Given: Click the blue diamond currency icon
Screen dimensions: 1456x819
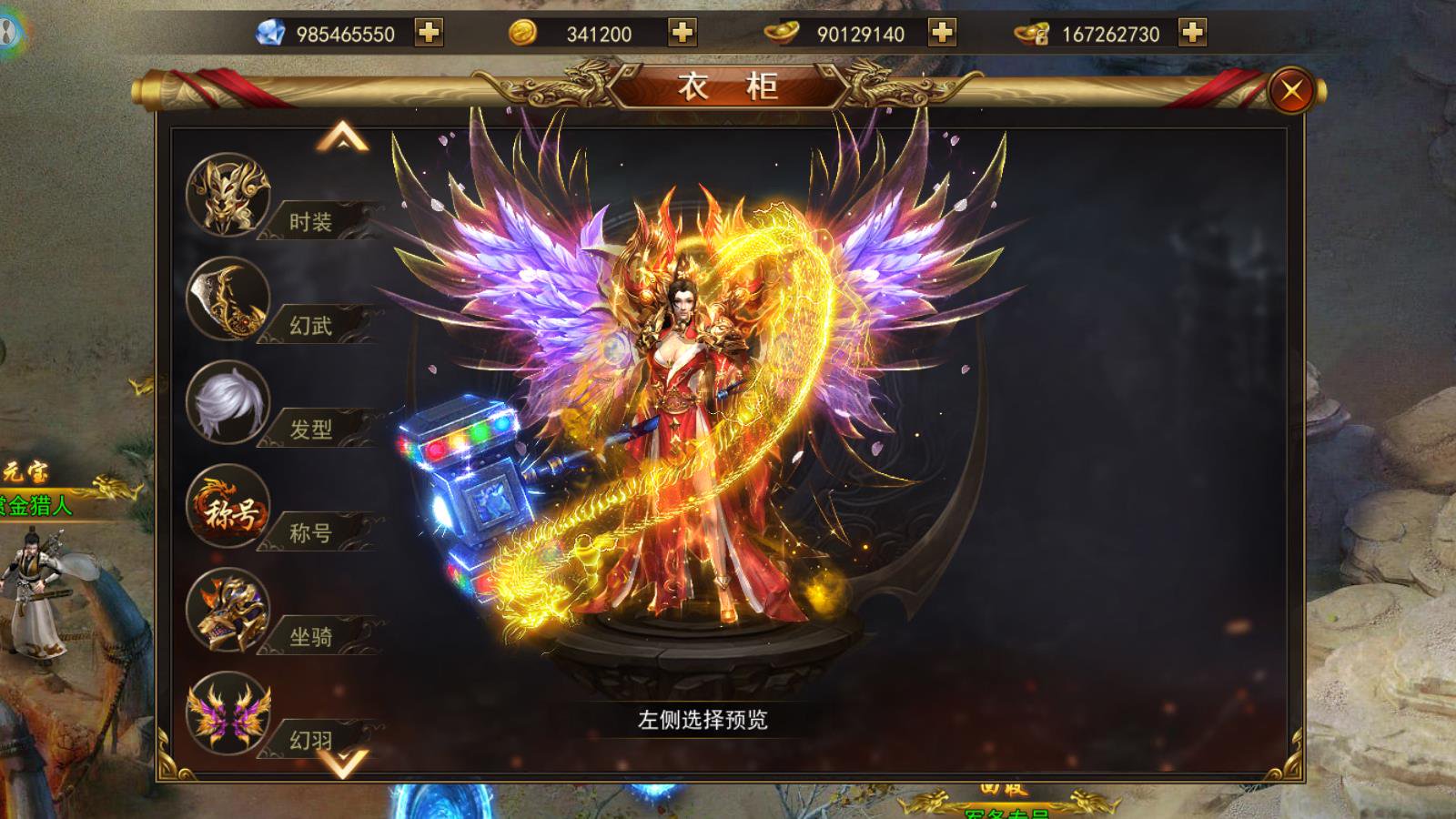Looking at the screenshot, I should 268,32.
